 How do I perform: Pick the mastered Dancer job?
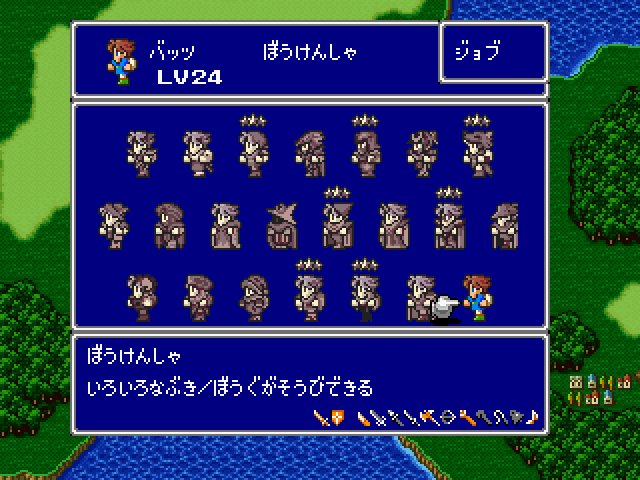pos(364,297)
